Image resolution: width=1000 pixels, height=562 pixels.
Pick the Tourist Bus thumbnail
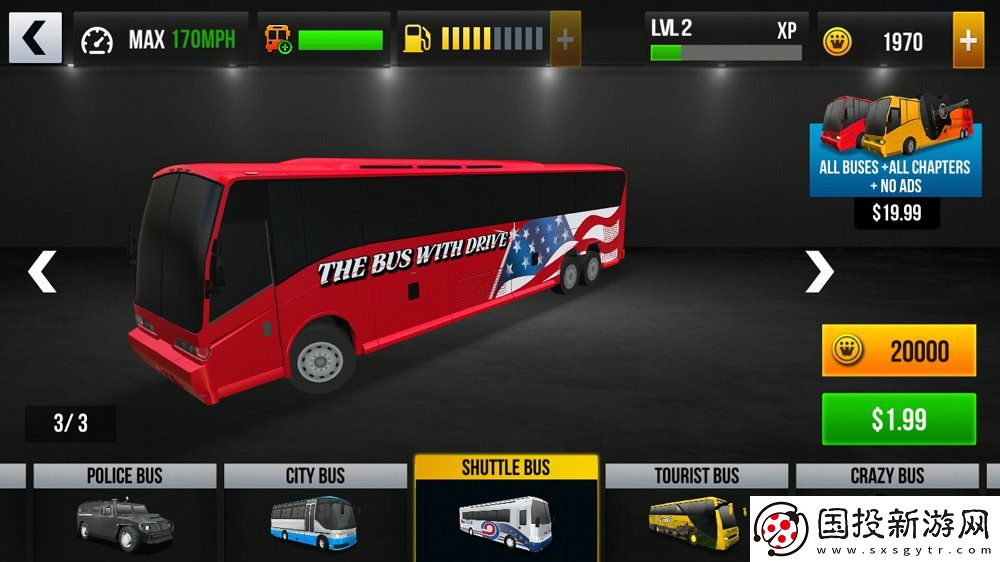click(x=696, y=510)
